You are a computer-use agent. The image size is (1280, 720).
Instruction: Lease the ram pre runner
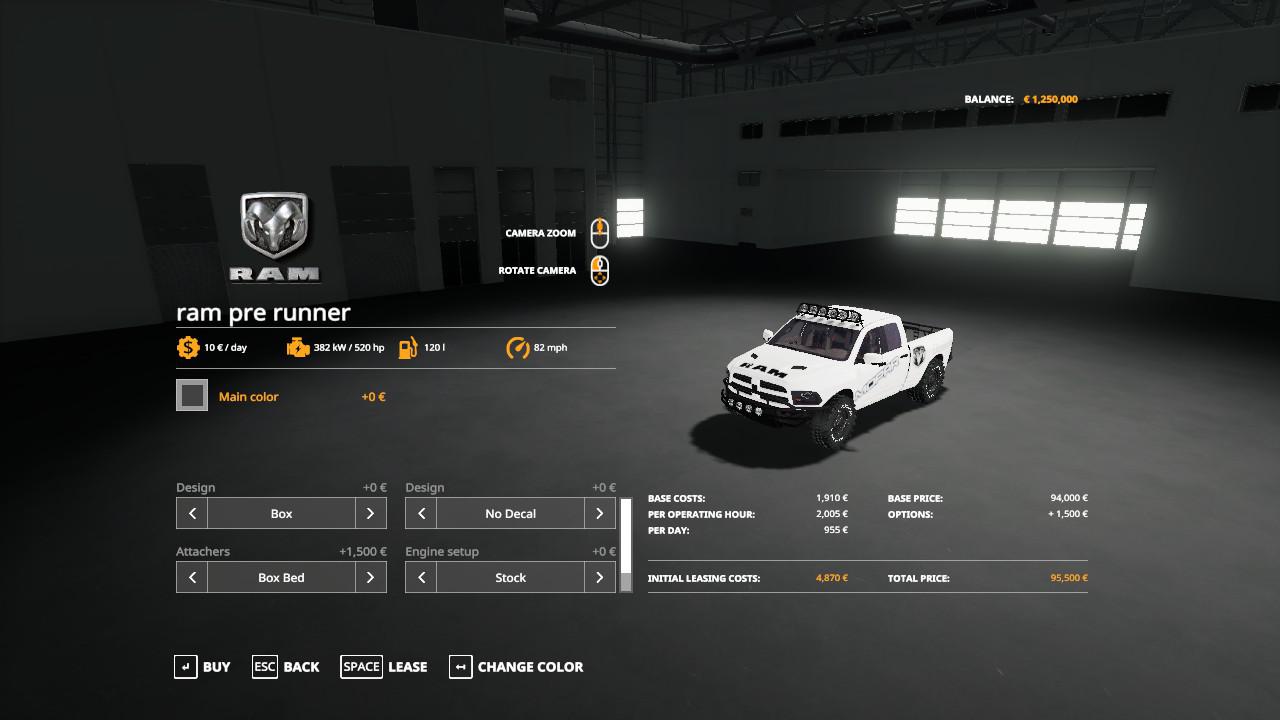[x=384, y=667]
